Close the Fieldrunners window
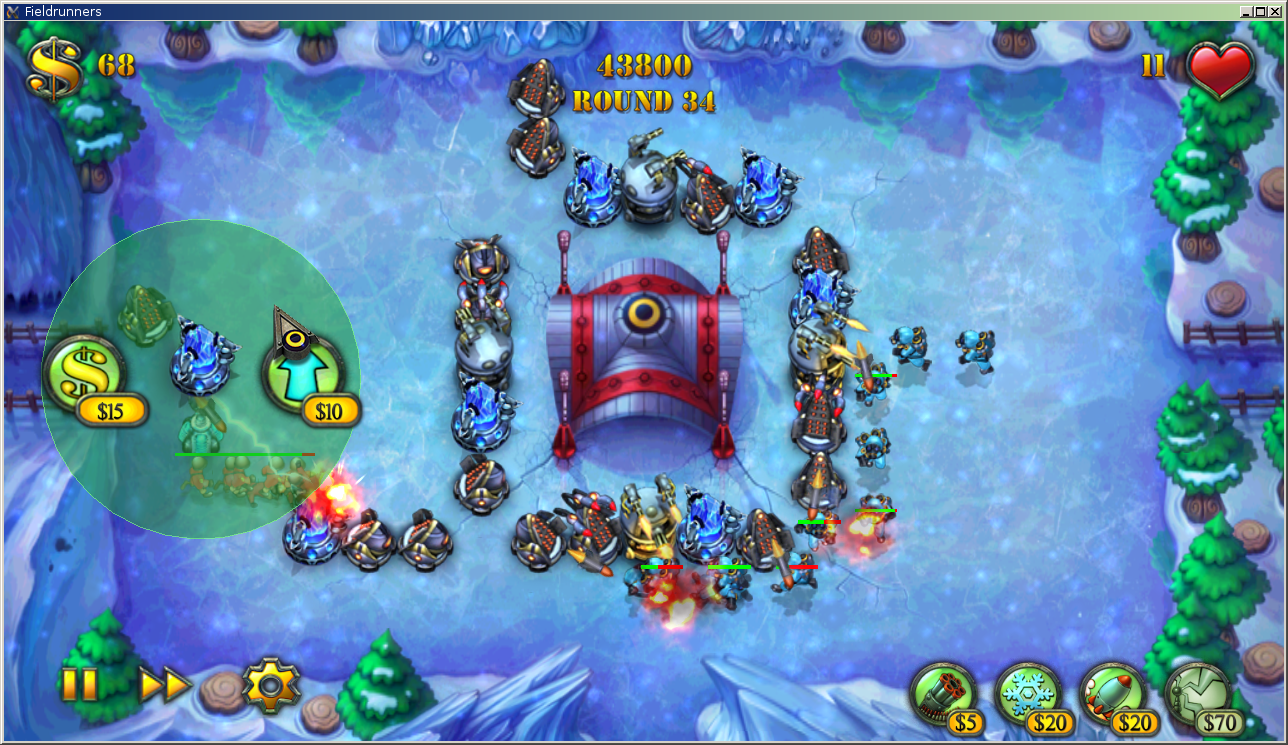 tap(1274, 11)
